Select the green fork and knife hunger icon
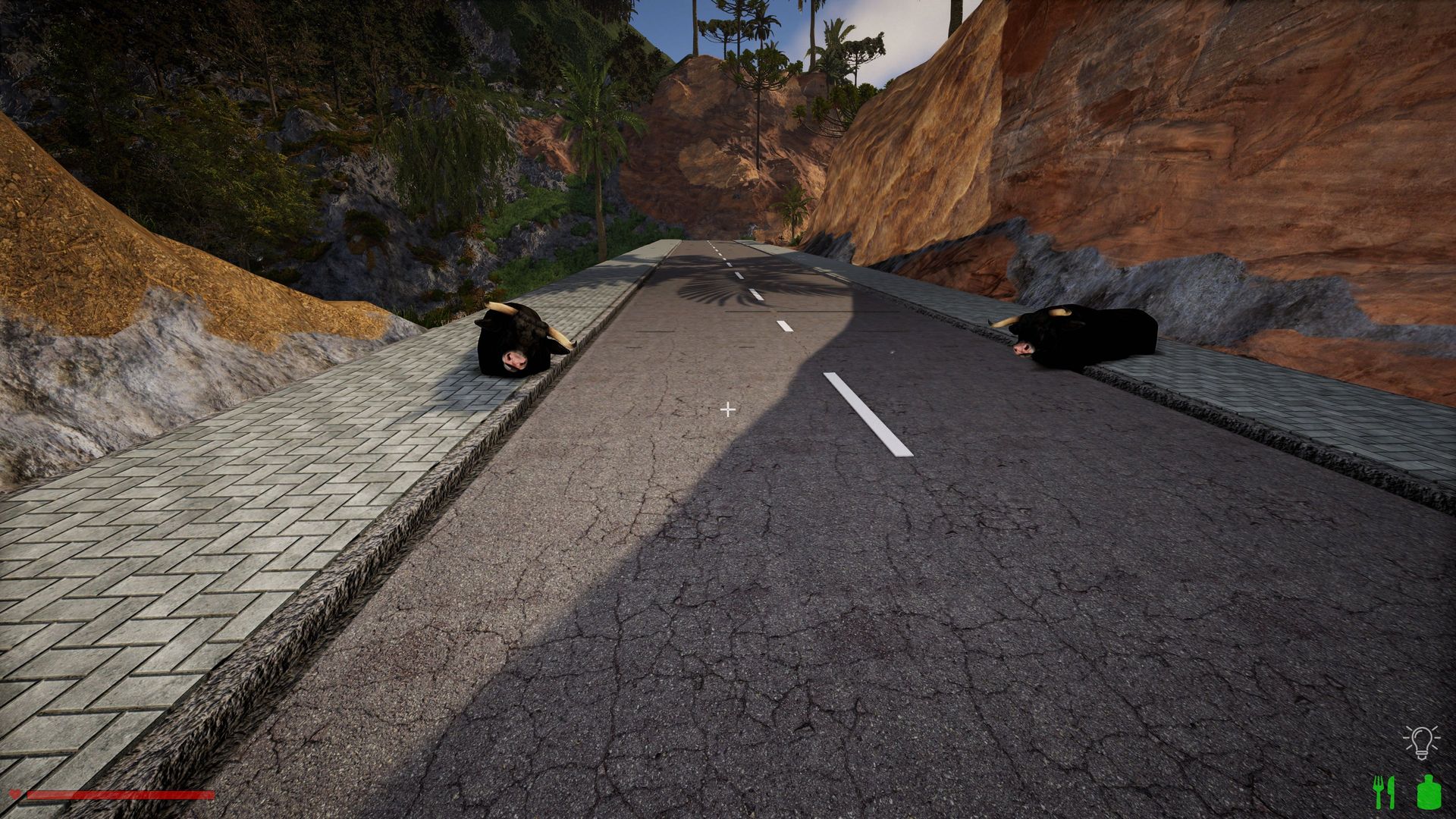This screenshot has height=819, width=1456. point(1384,792)
